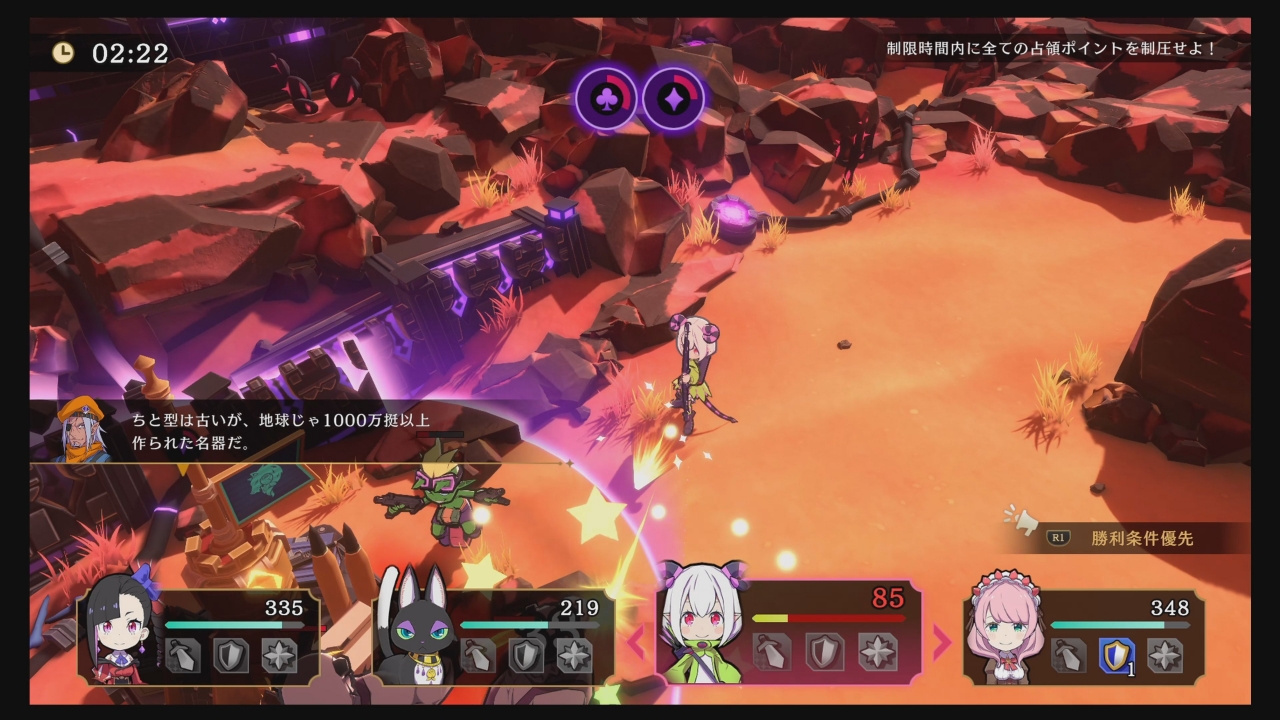Click the black-haired girl's attack buff icon
This screenshot has width=1280, height=720.
coord(183,656)
